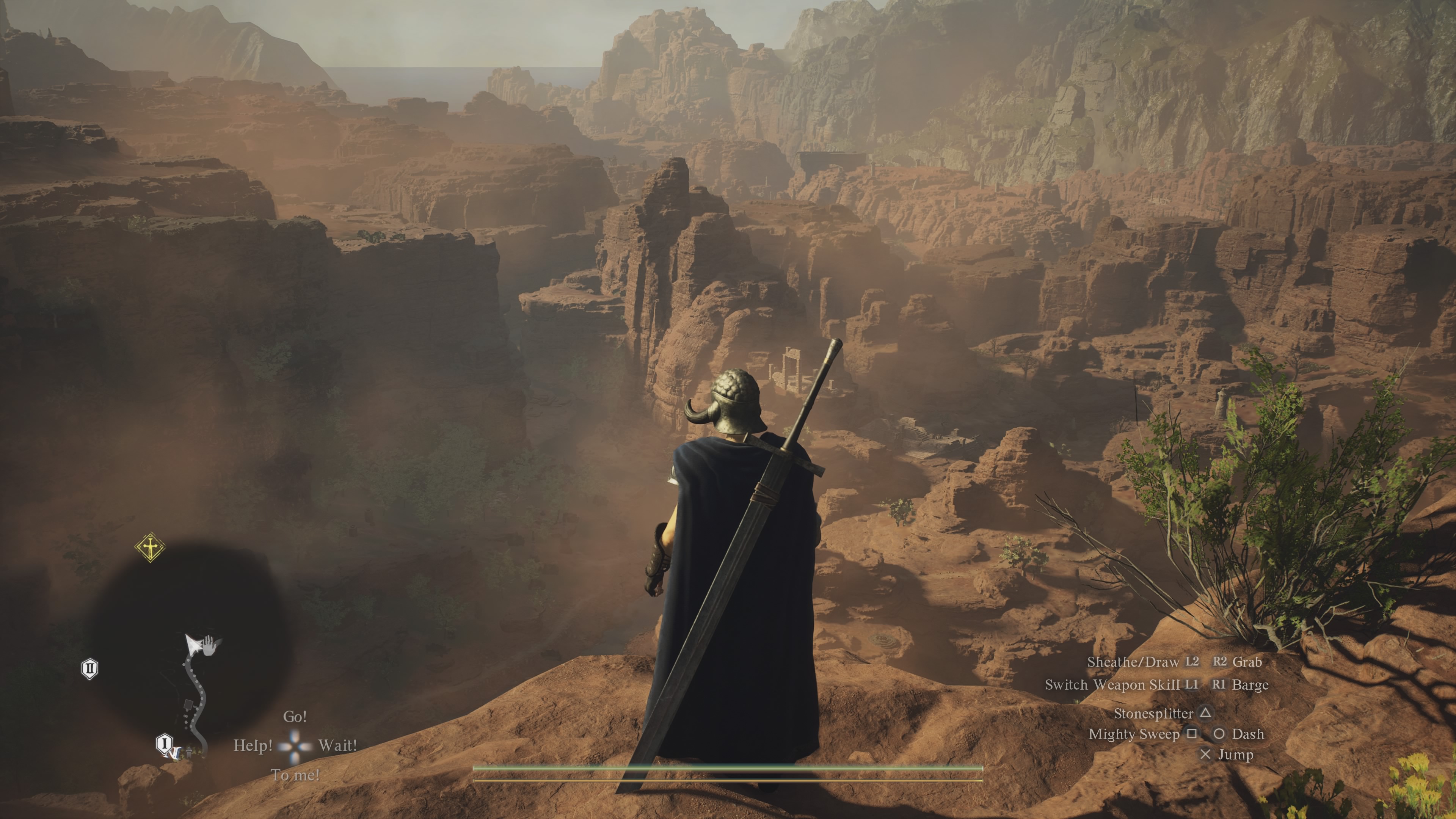Select the gold quest marker diamond
Image resolution: width=1456 pixels, height=819 pixels.
tap(151, 547)
